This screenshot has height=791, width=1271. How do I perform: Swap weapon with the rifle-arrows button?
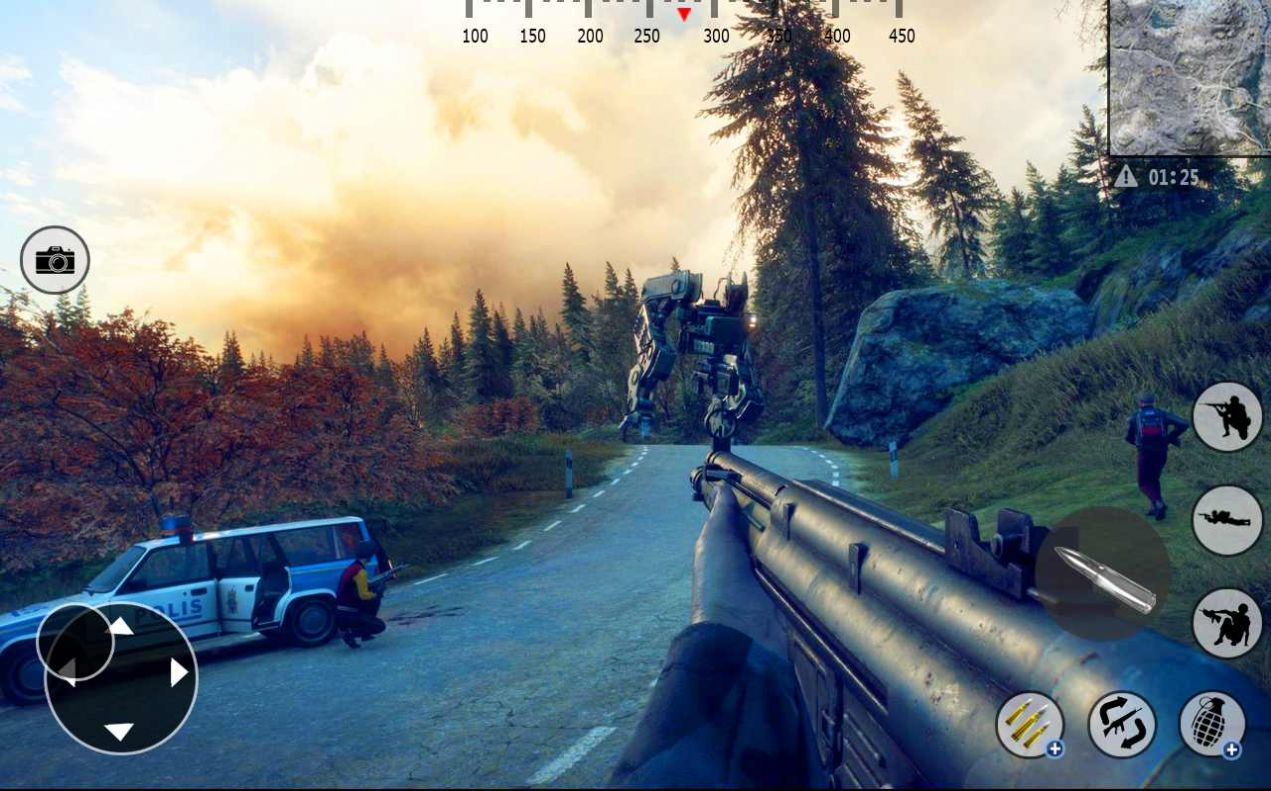1122,724
